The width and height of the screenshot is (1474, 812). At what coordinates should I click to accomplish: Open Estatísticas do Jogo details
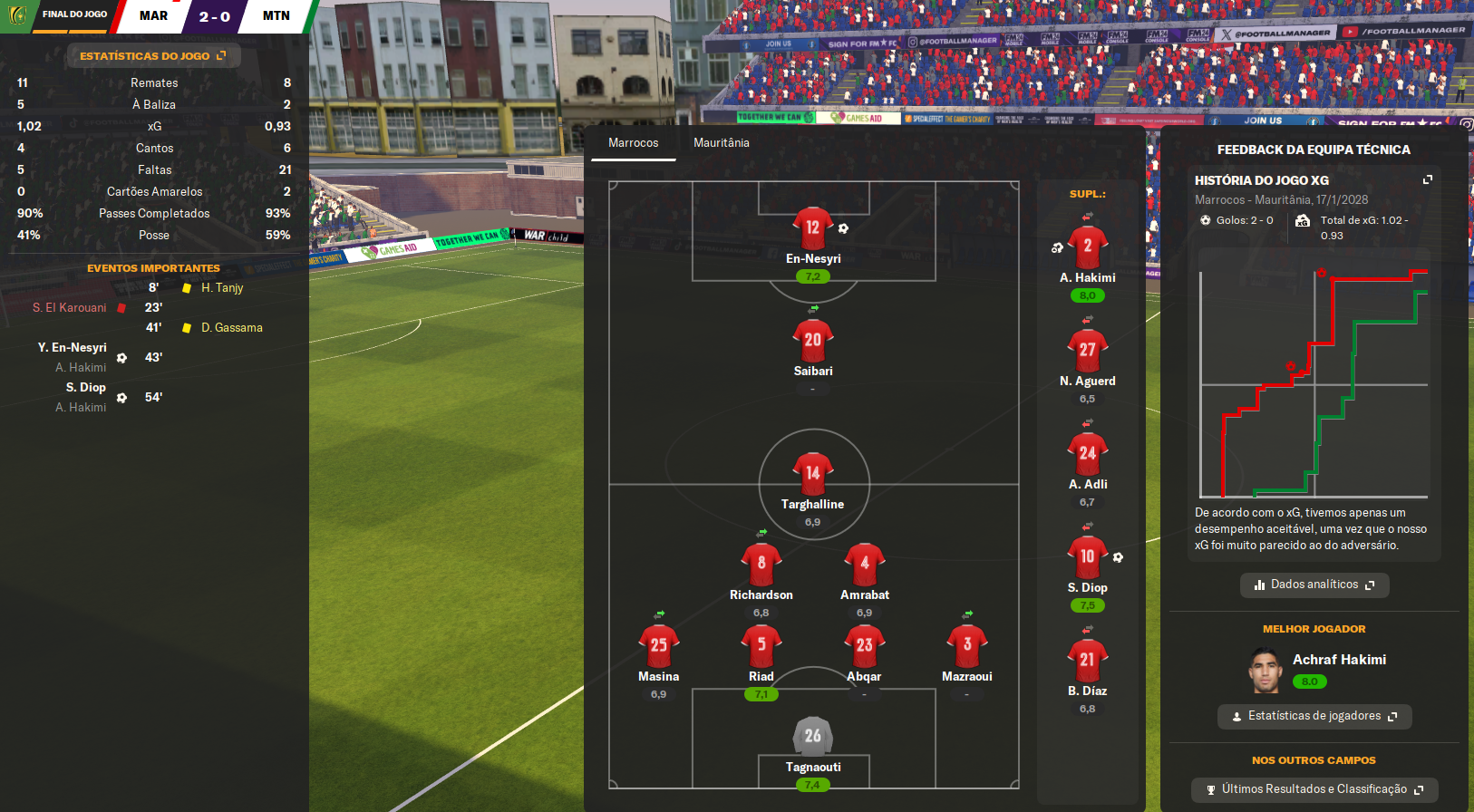[x=152, y=56]
